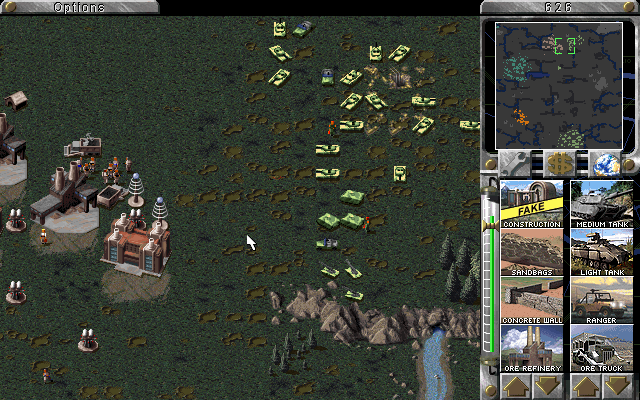This screenshot has height=400, width=640.
Task: Order an Ore Truck
Action: coord(600,348)
